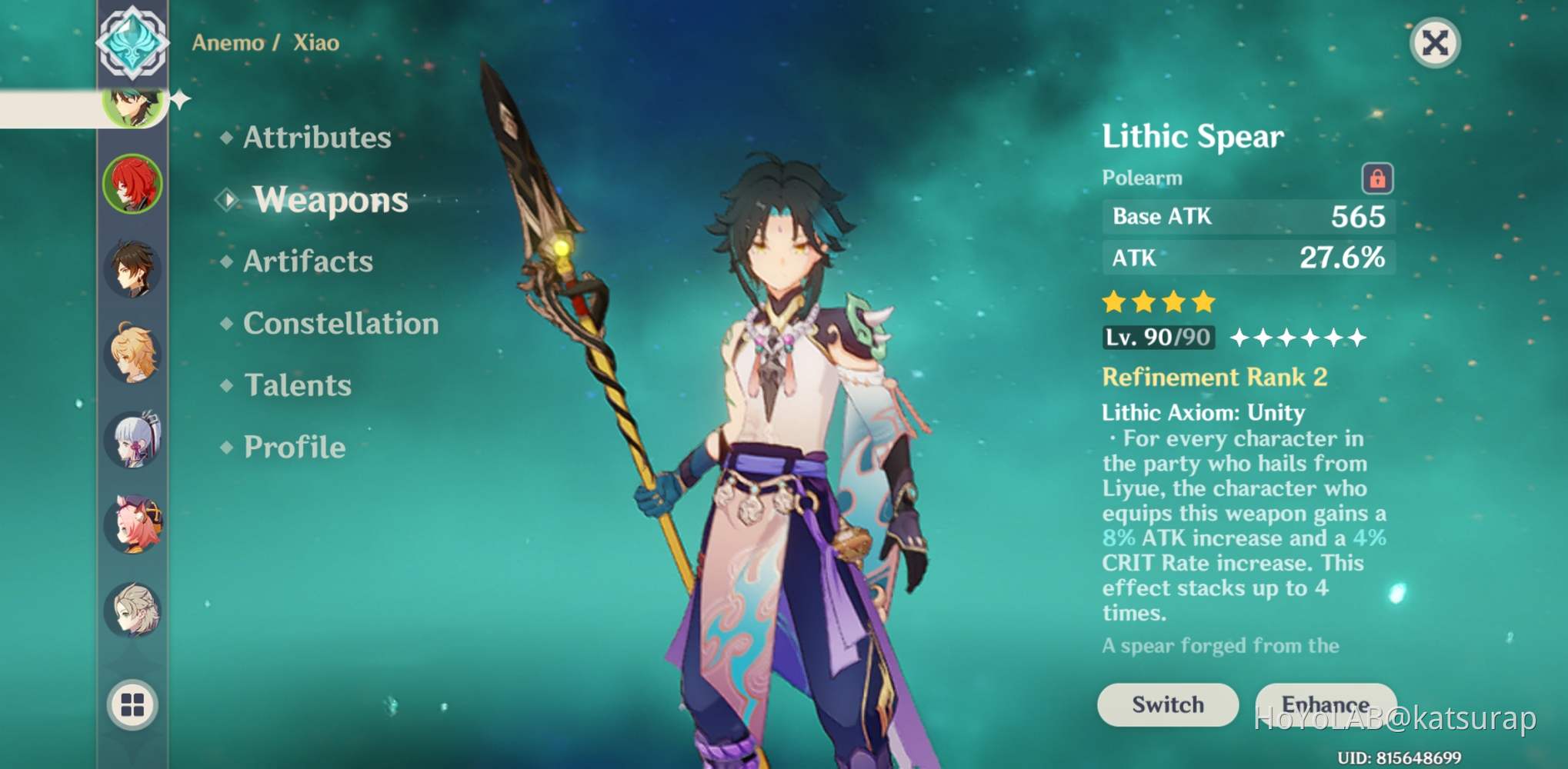Select Zhongli's portrait in the sidebar
Image resolution: width=1568 pixels, height=769 pixels.
click(133, 268)
